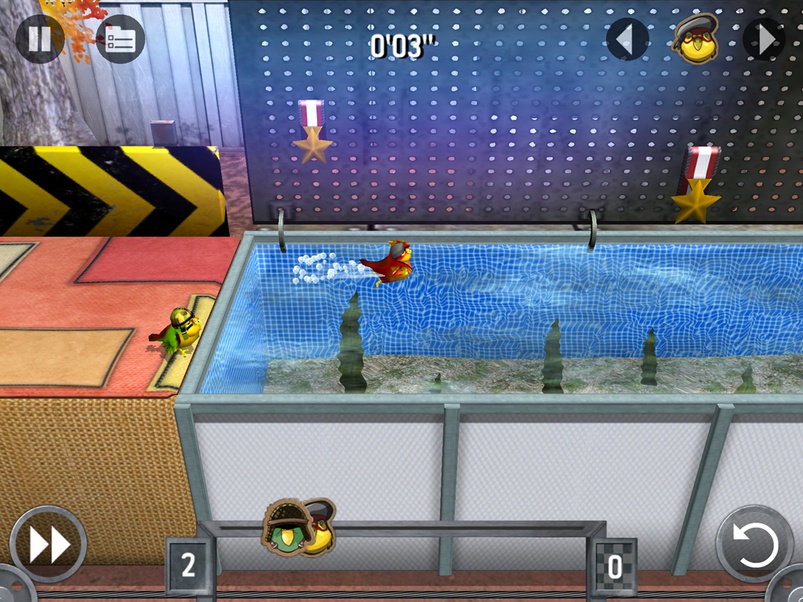803x602 pixels.
Task: Open the objectives list button
Action: coord(120,39)
